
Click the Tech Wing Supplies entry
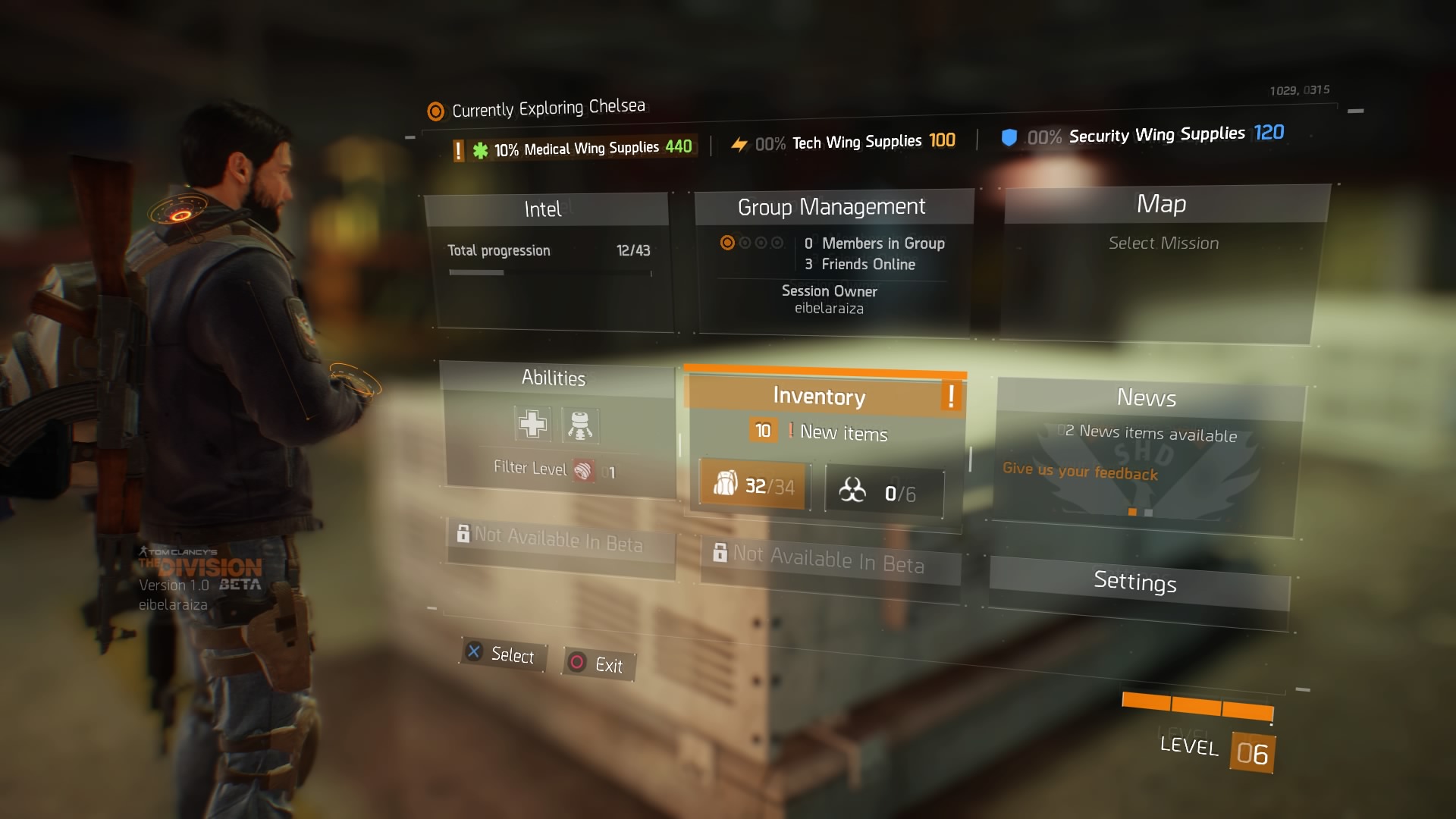[855, 142]
